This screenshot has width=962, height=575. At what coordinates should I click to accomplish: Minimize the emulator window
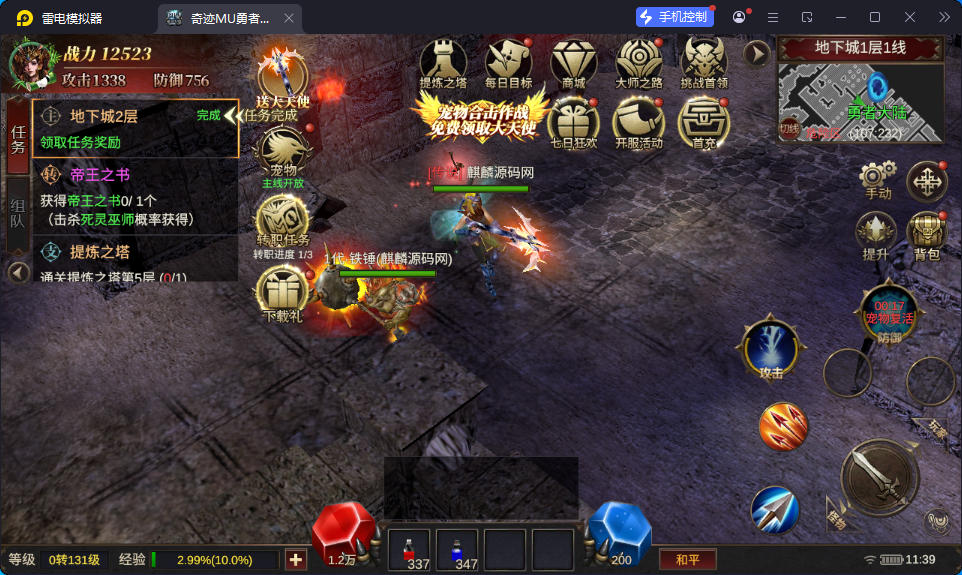[x=840, y=17]
